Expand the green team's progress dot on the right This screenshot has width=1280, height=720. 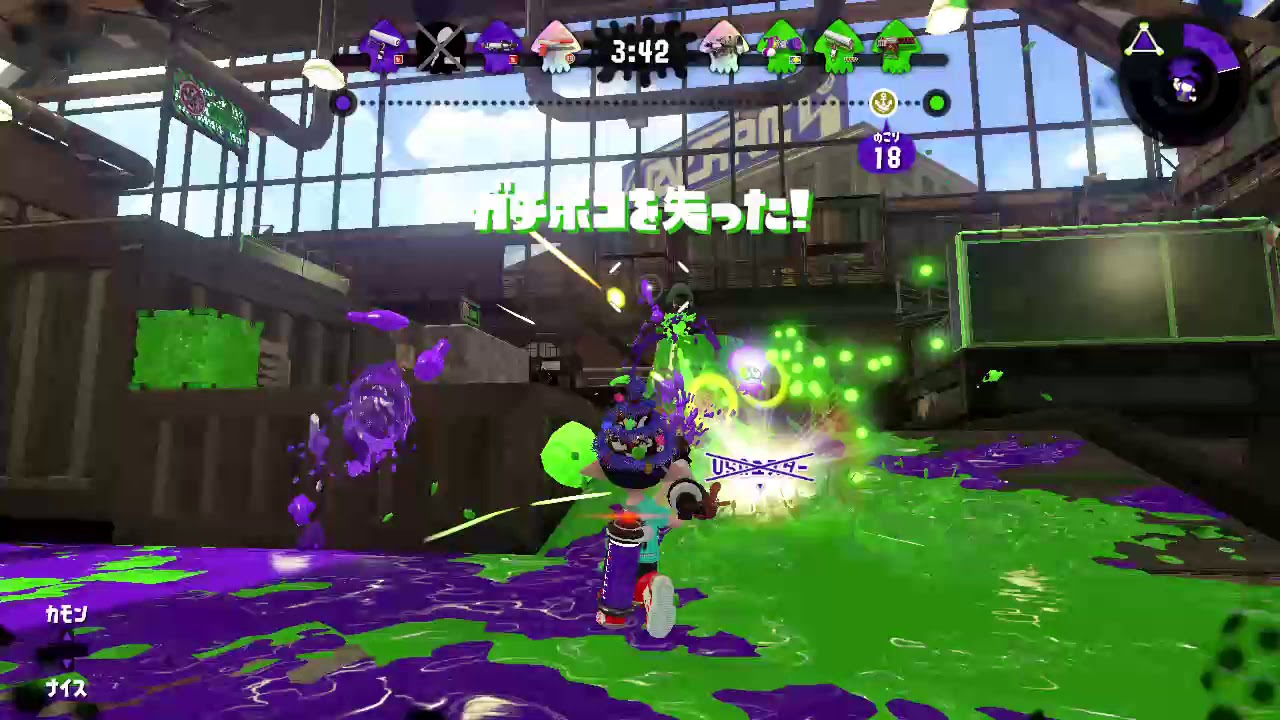[x=936, y=102]
